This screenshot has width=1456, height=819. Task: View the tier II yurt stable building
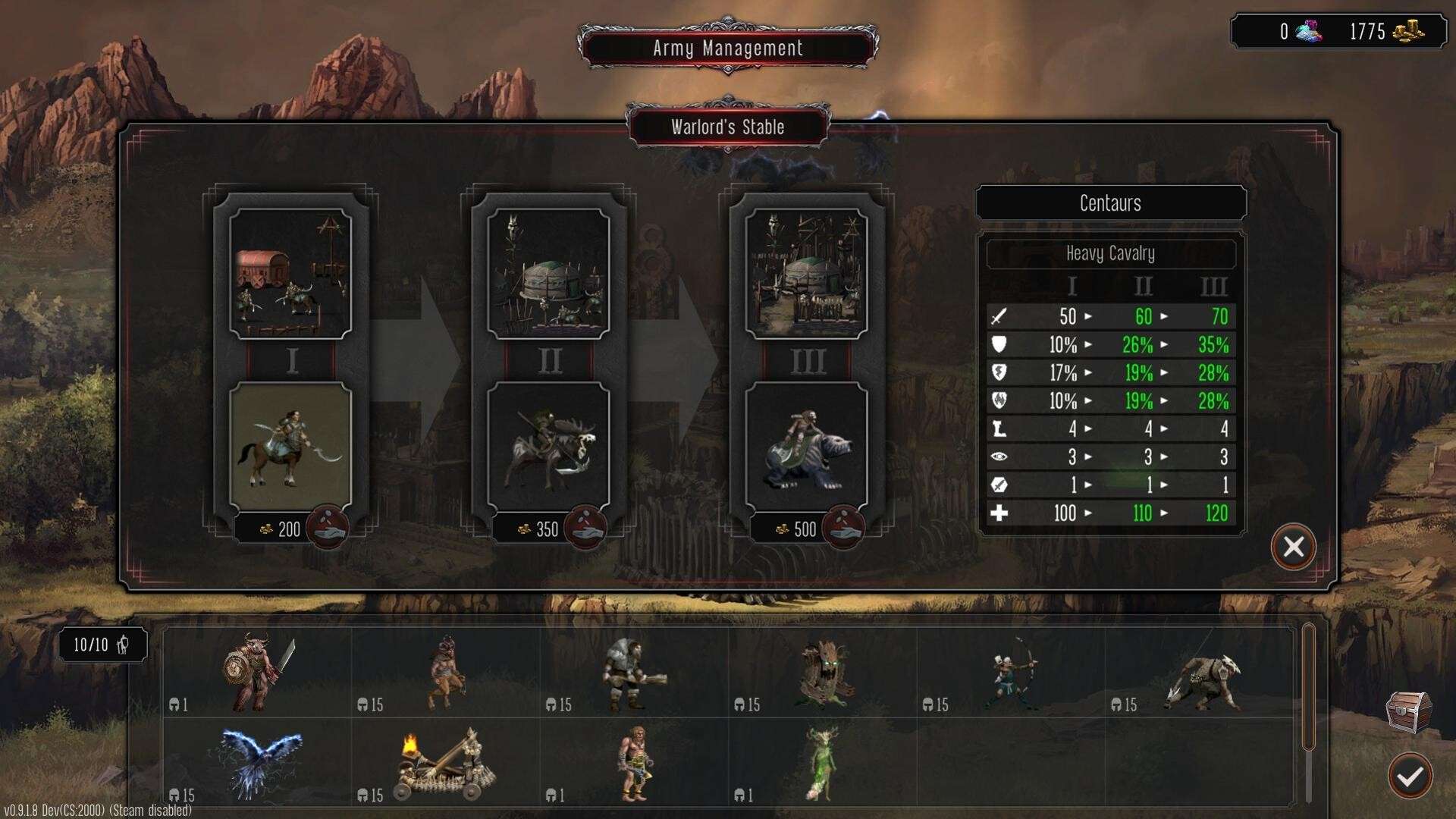point(548,273)
